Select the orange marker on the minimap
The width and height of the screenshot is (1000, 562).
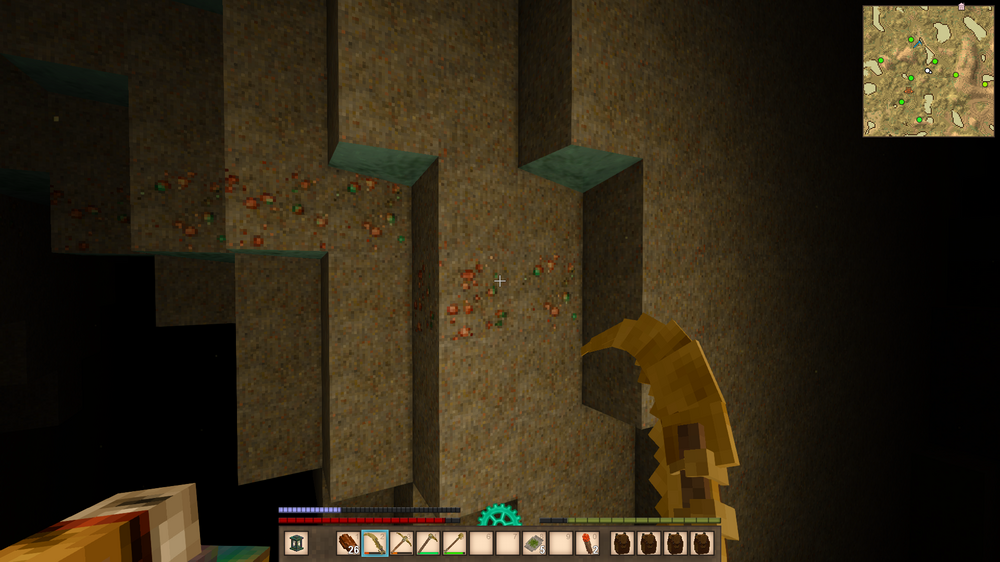tap(909, 91)
